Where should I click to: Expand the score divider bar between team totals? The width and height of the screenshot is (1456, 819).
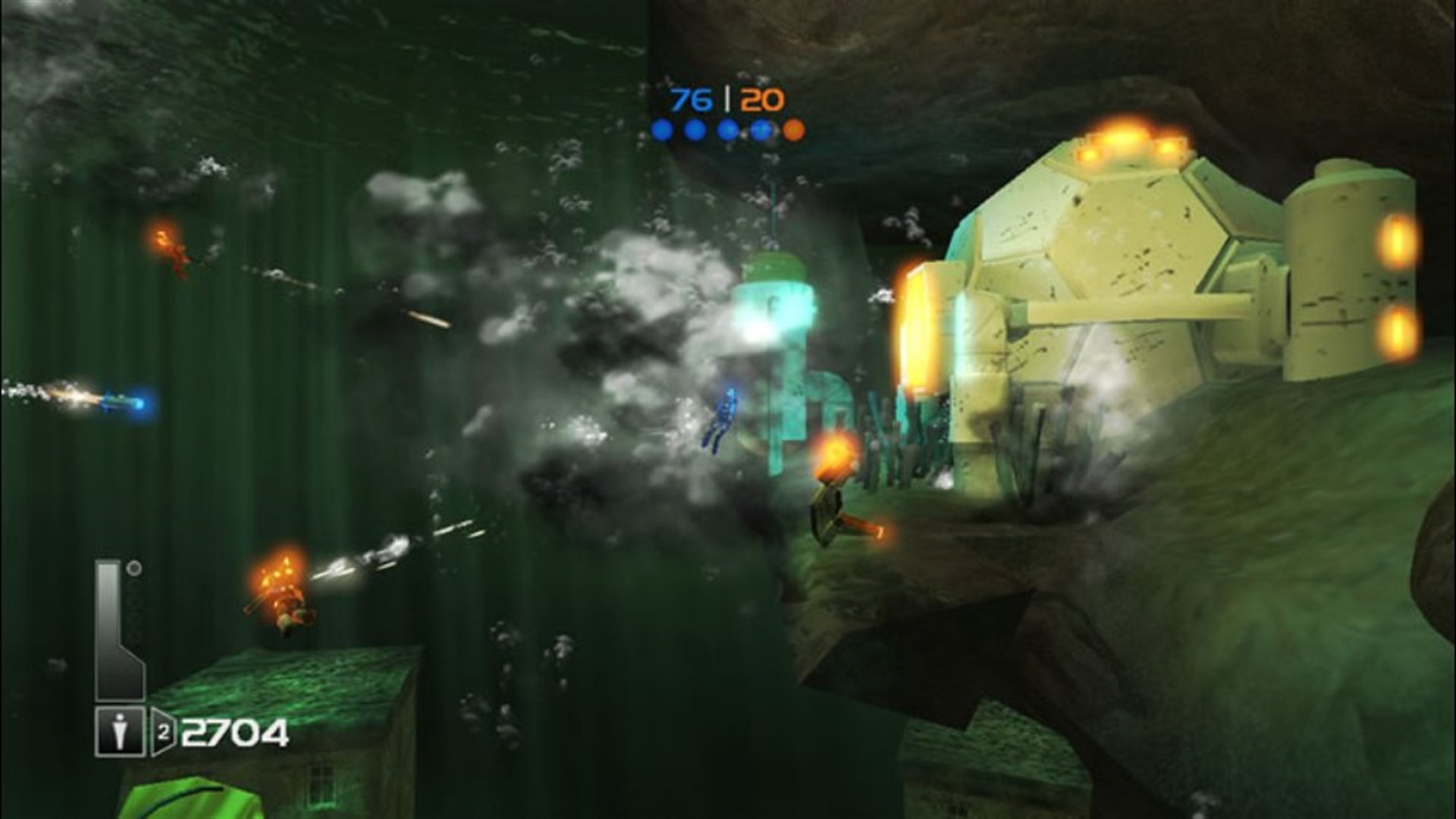(x=729, y=97)
